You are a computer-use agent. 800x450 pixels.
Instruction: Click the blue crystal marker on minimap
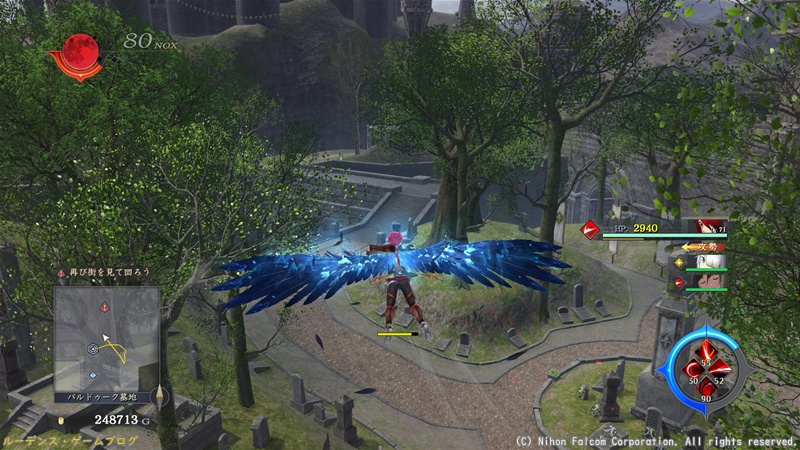point(92,375)
